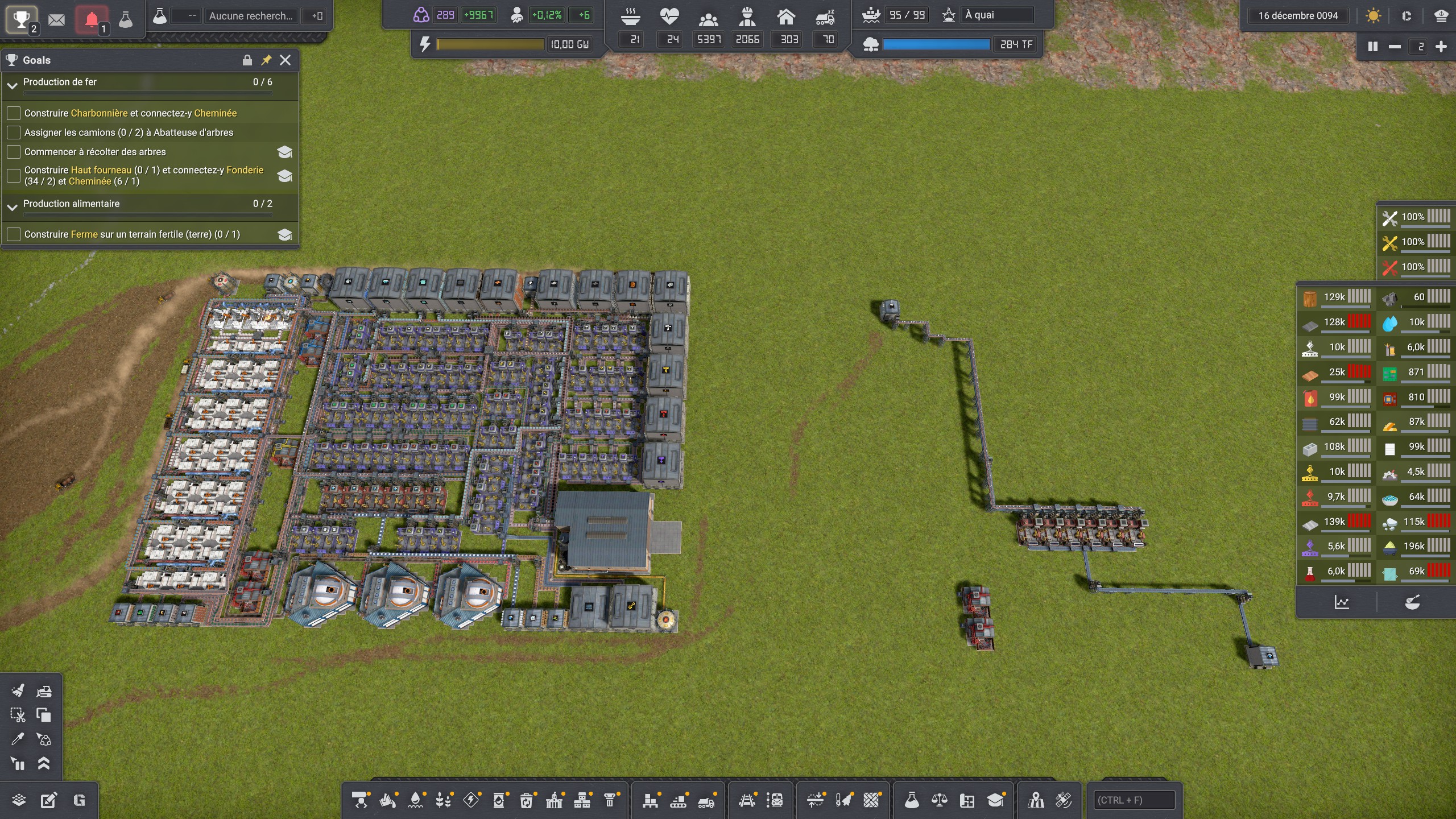Toggle the pin on the Goals panel
This screenshot has width=1456, height=819.
[266, 60]
